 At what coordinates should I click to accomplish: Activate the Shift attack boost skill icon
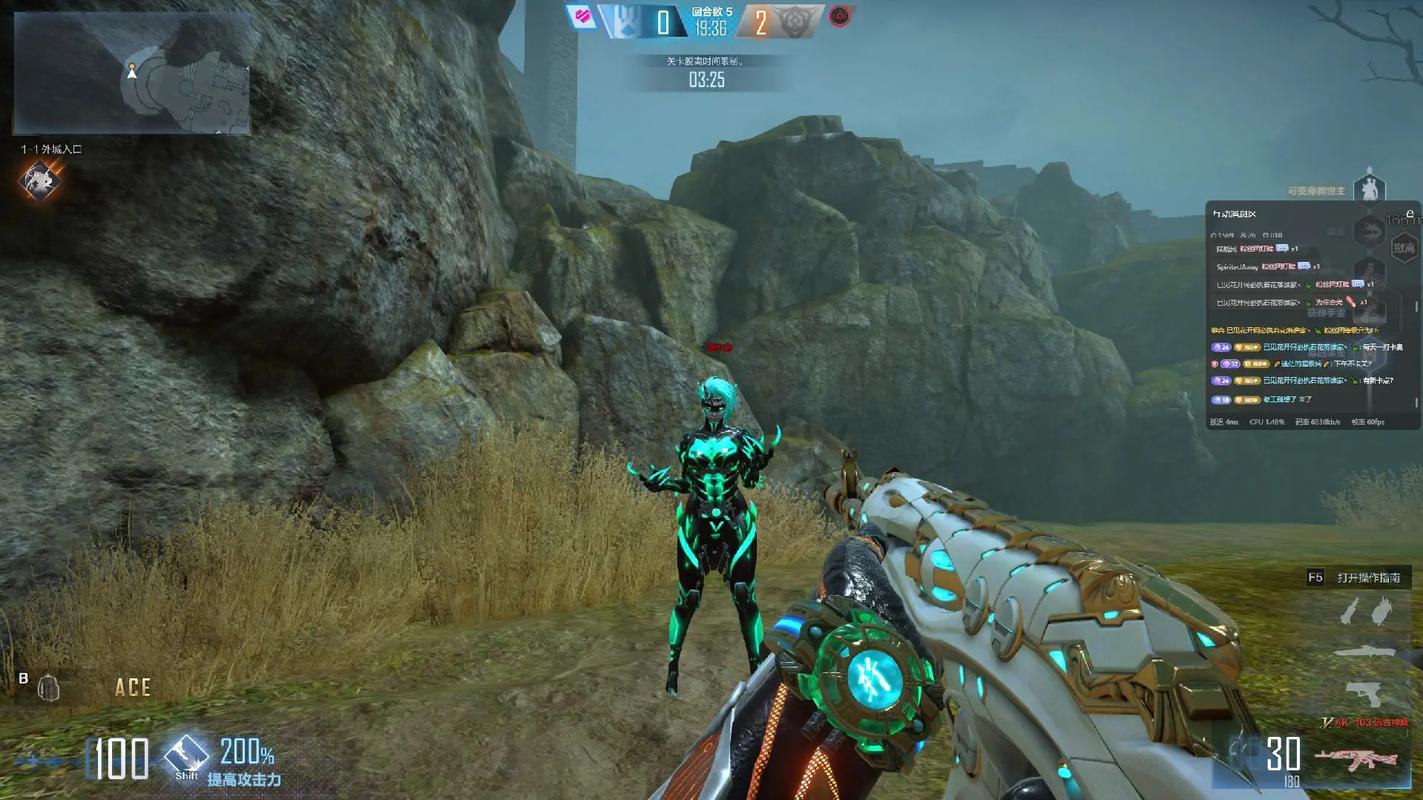point(186,754)
